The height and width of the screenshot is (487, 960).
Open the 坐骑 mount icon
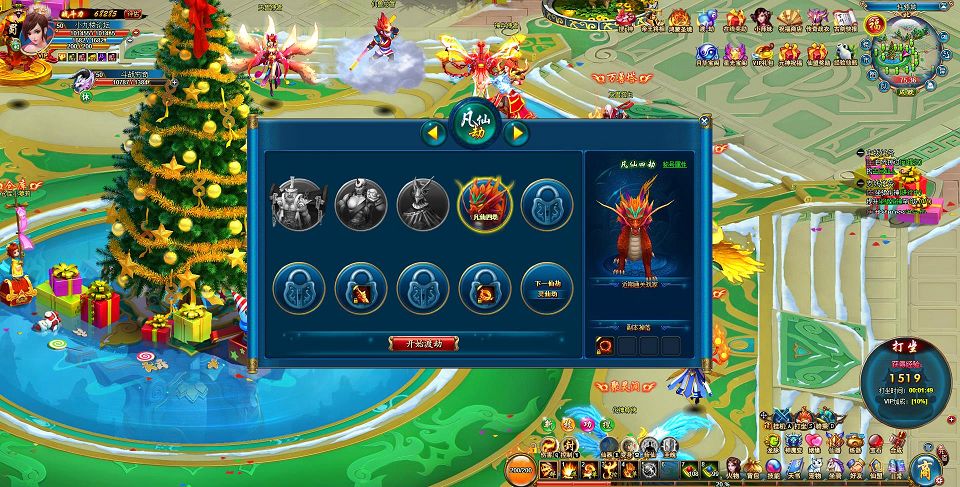(x=834, y=468)
